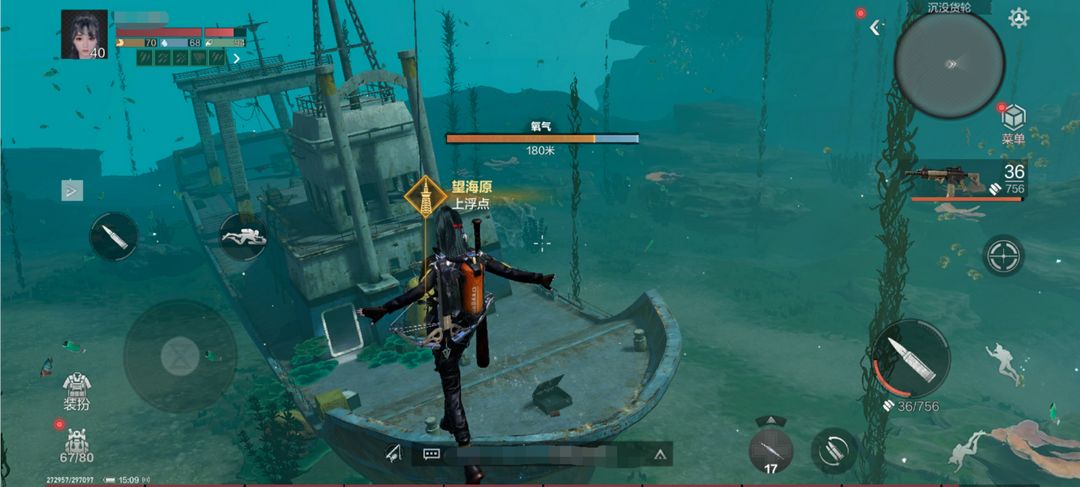Use the syringe item with count 17
Image resolution: width=1080 pixels, height=487 pixels.
point(770,450)
